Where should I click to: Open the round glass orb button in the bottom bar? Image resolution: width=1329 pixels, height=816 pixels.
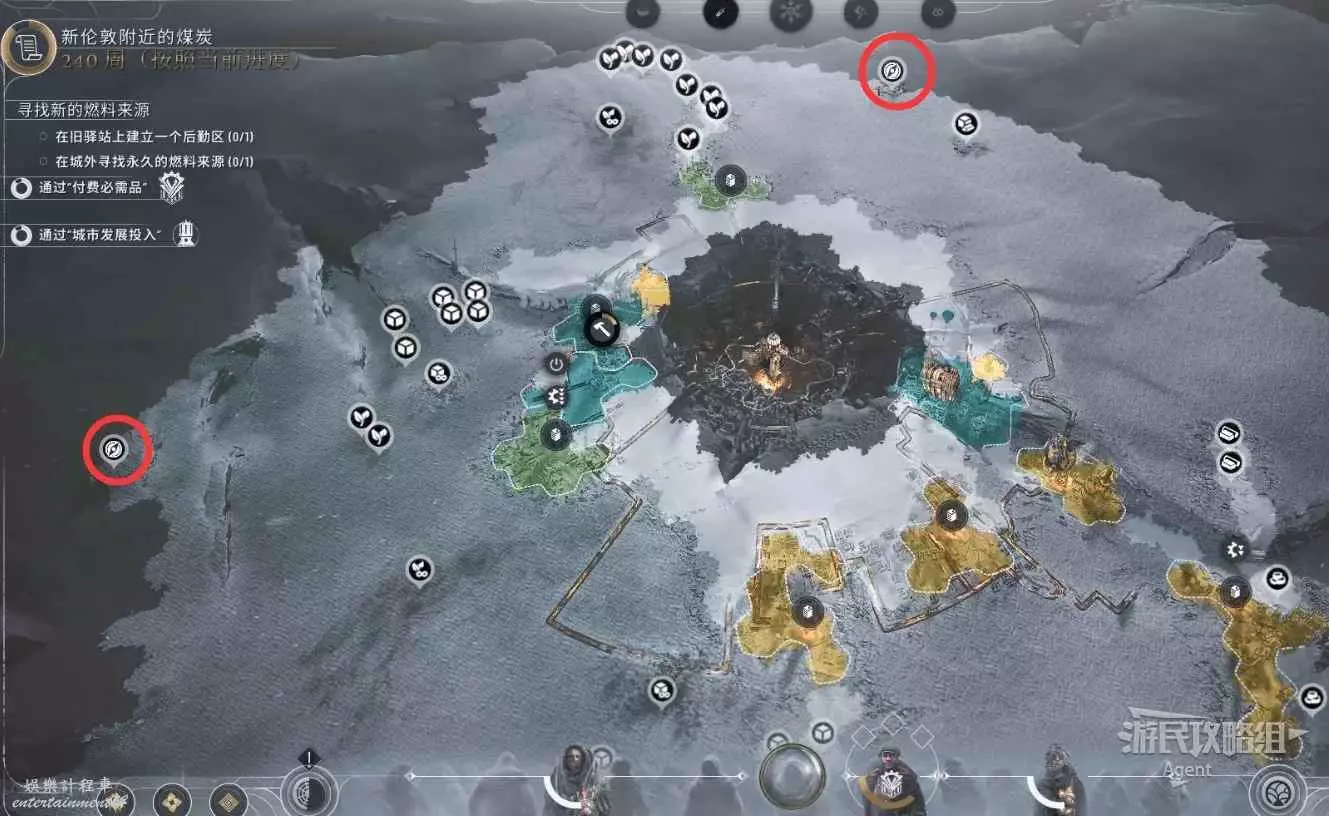click(x=792, y=776)
